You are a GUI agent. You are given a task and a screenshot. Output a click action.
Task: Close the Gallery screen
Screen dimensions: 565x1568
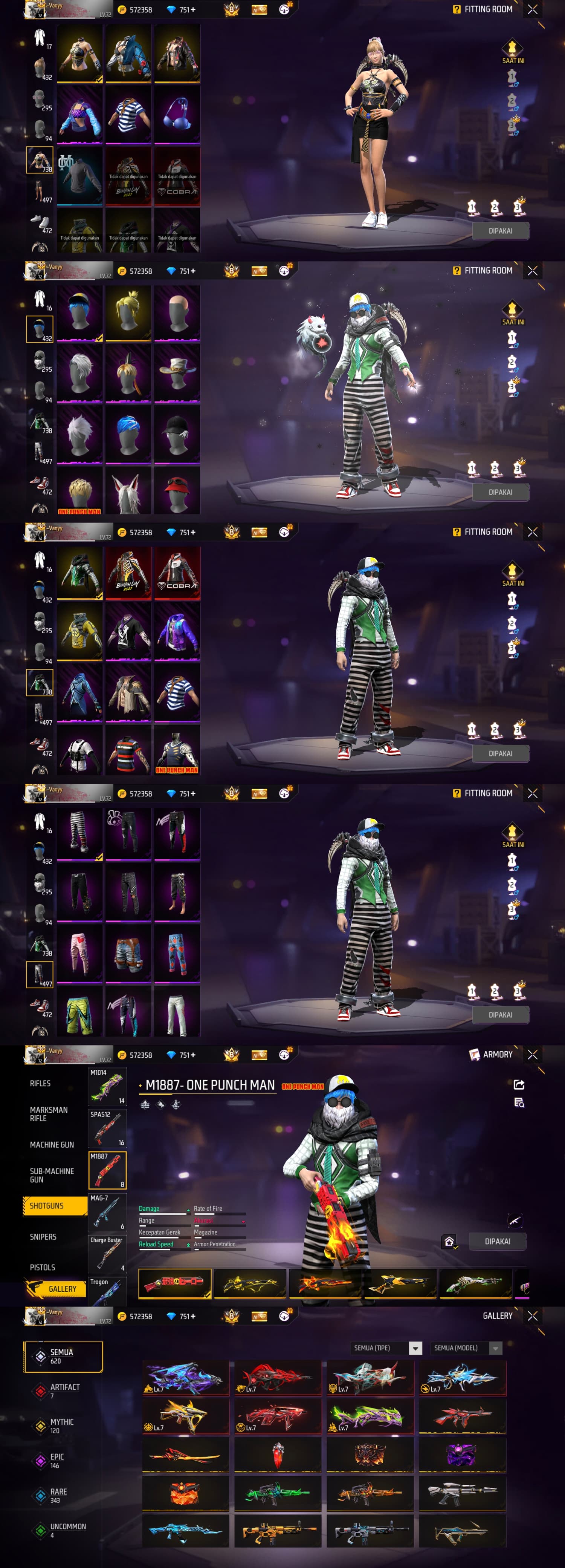(x=533, y=1316)
